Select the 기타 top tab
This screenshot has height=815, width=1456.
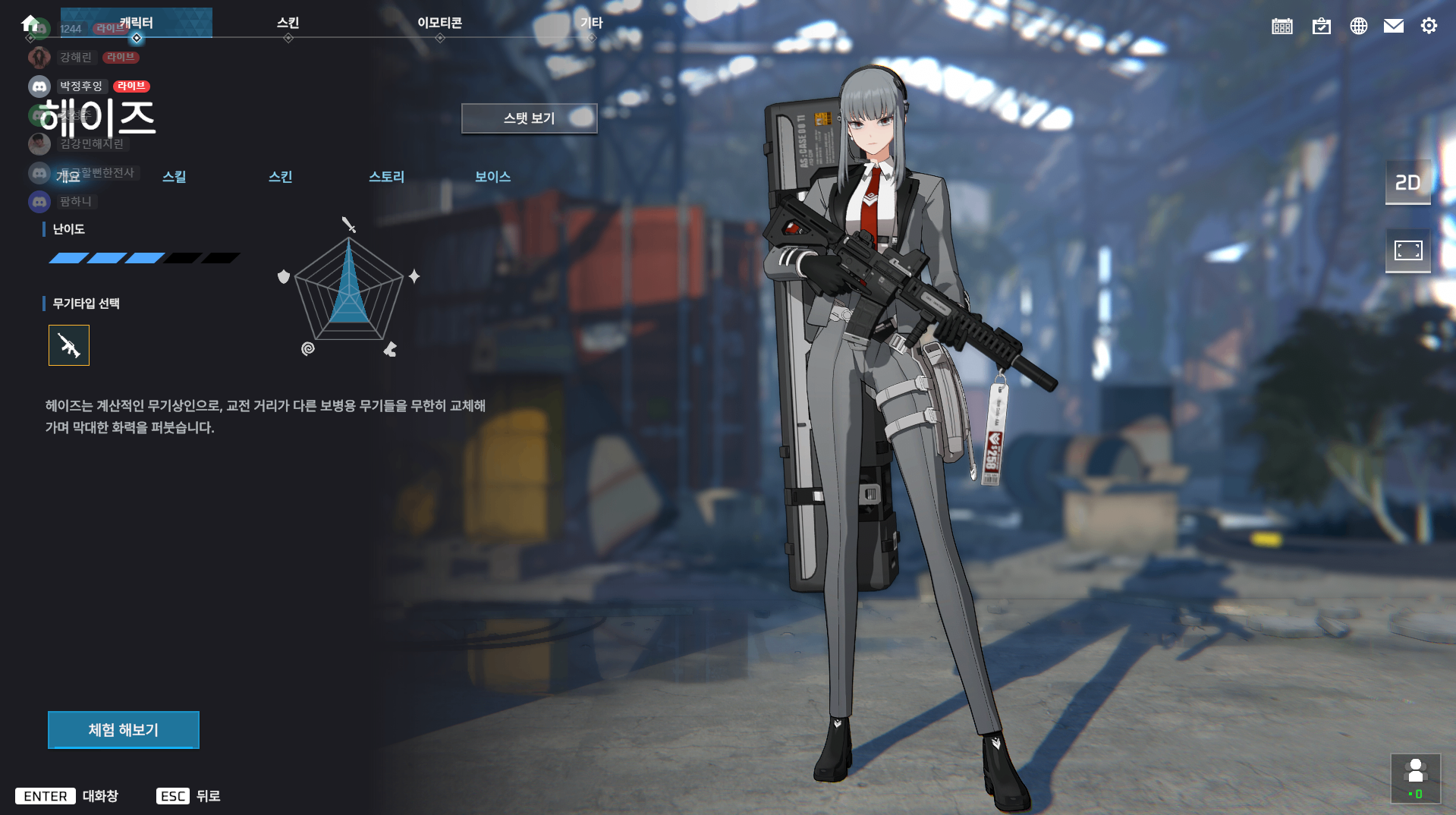click(x=591, y=24)
